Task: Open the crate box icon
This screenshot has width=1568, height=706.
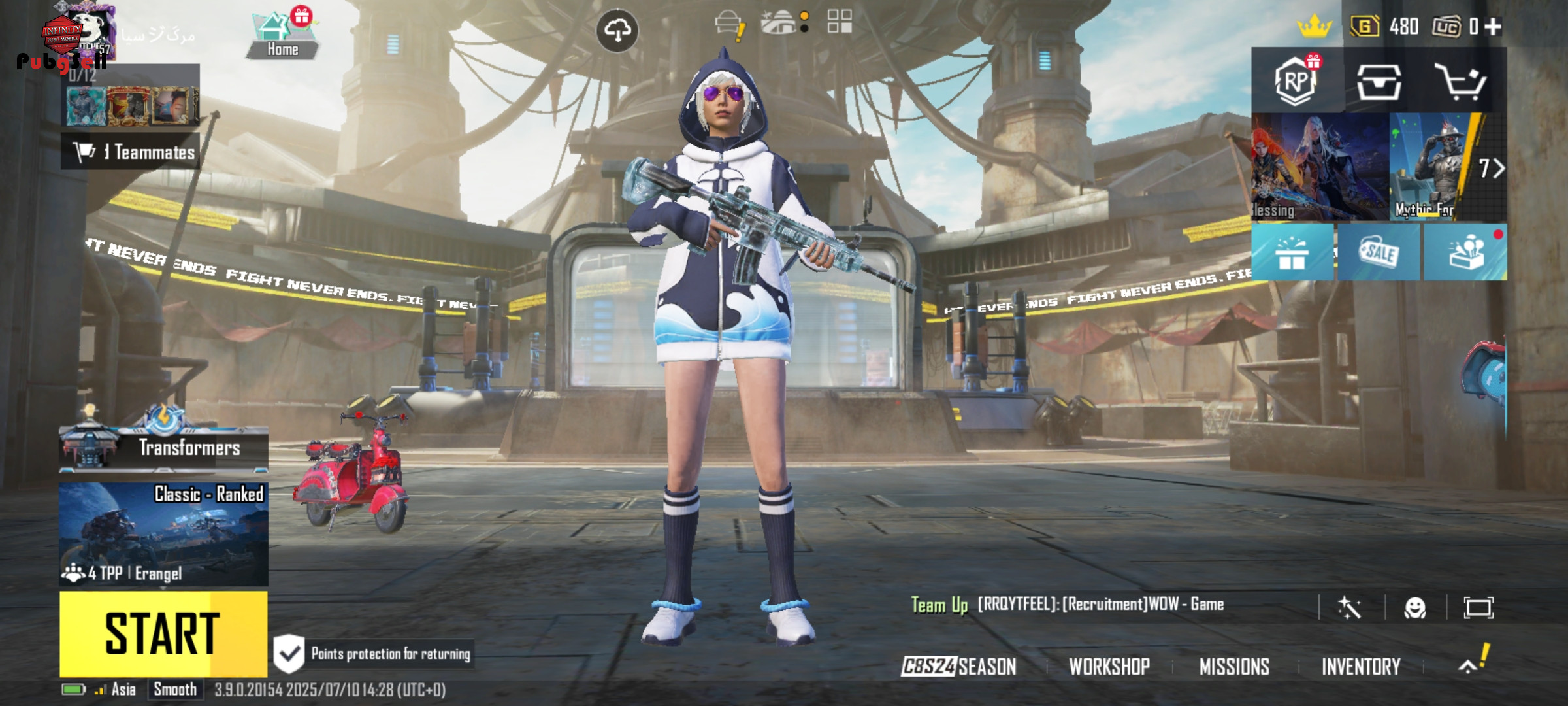Action: pyautogui.click(x=1379, y=81)
